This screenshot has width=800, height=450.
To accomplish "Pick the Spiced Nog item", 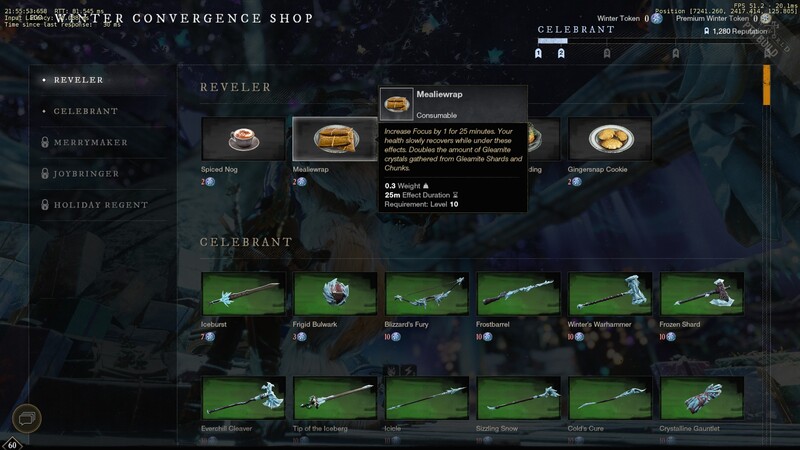I will (242, 139).
